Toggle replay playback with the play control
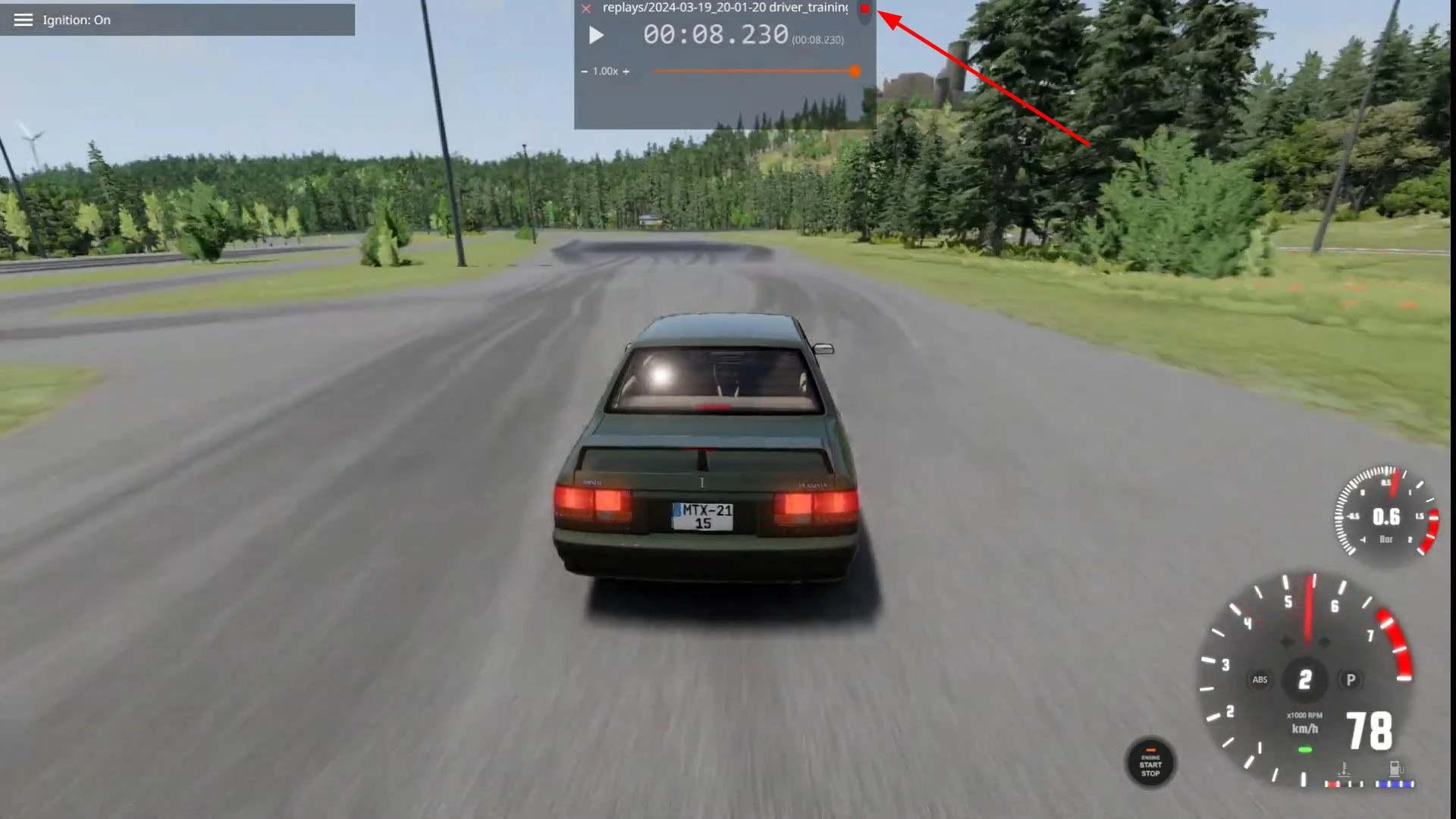Screen dimensions: 1456x819 click(x=596, y=35)
